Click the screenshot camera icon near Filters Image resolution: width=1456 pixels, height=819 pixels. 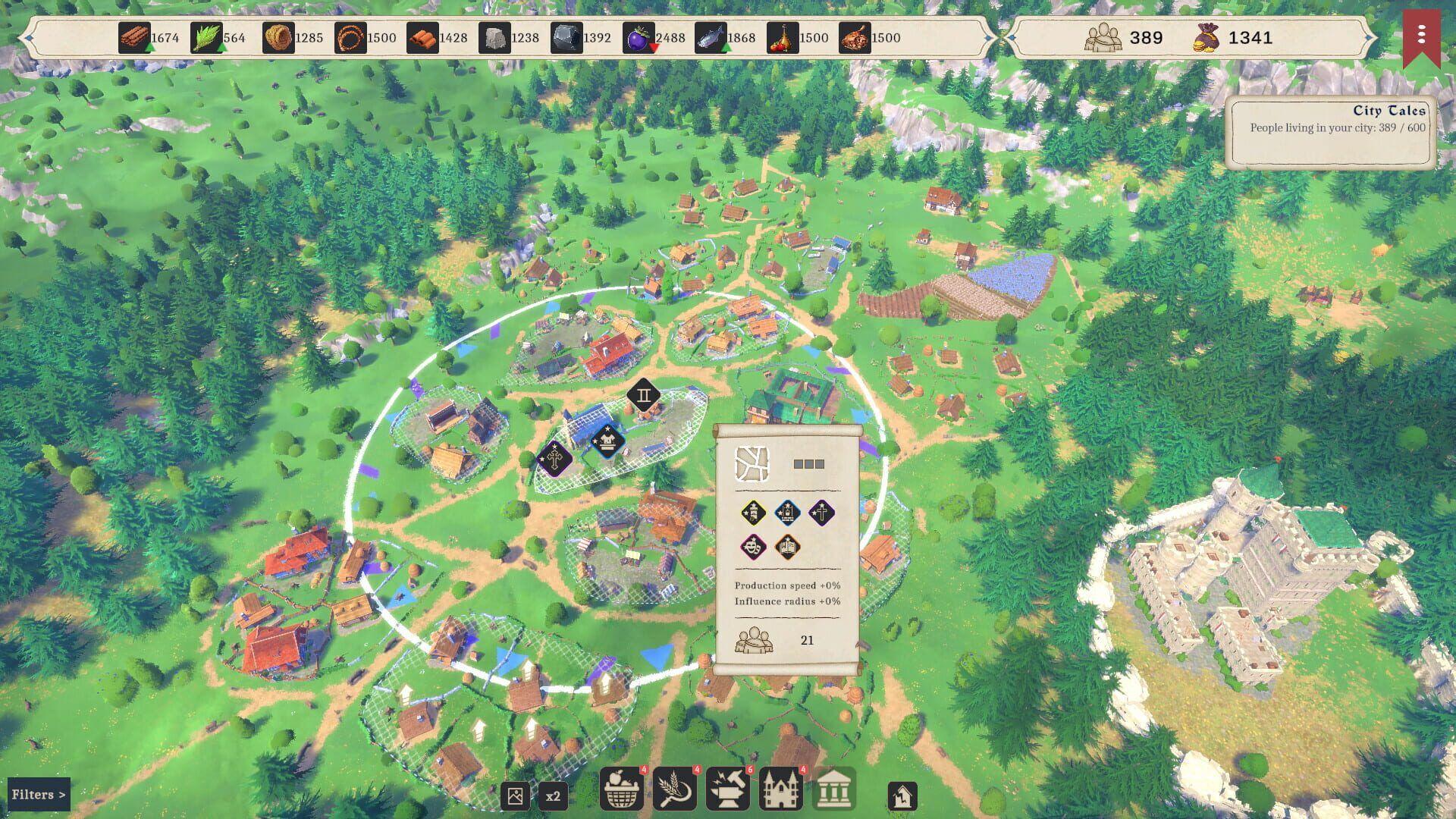pos(516,795)
